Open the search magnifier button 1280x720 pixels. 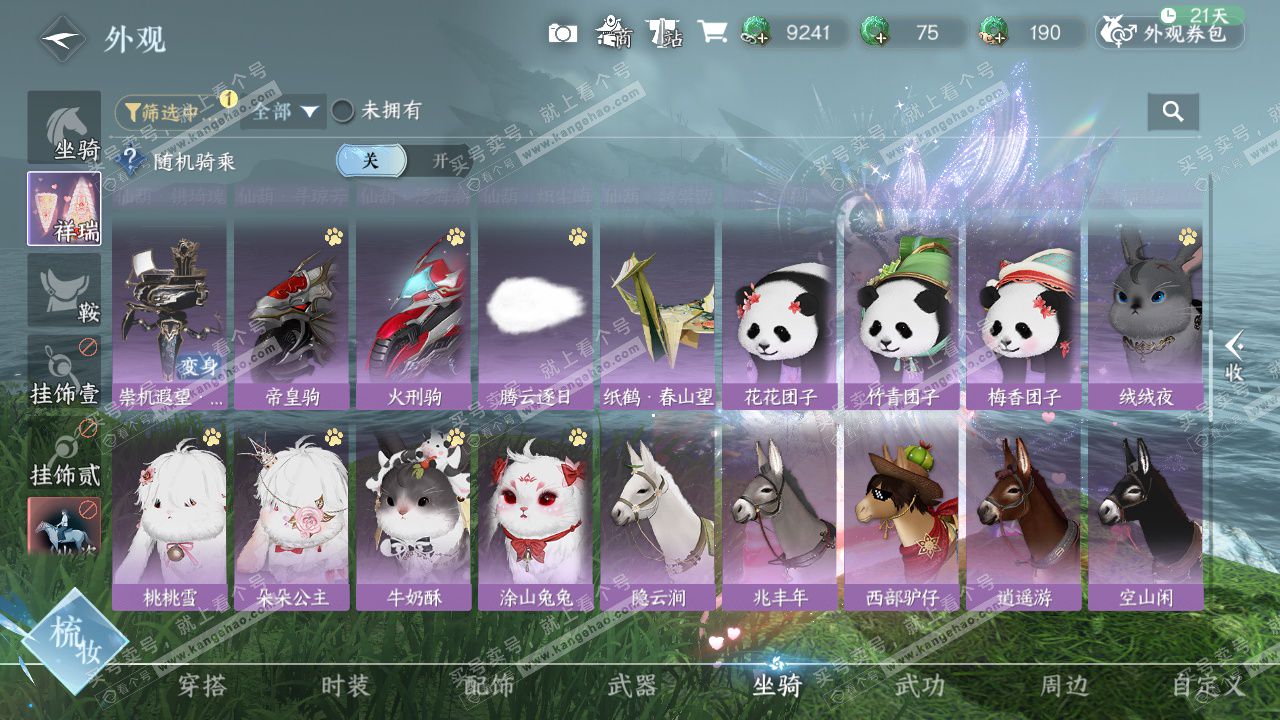(x=1173, y=111)
